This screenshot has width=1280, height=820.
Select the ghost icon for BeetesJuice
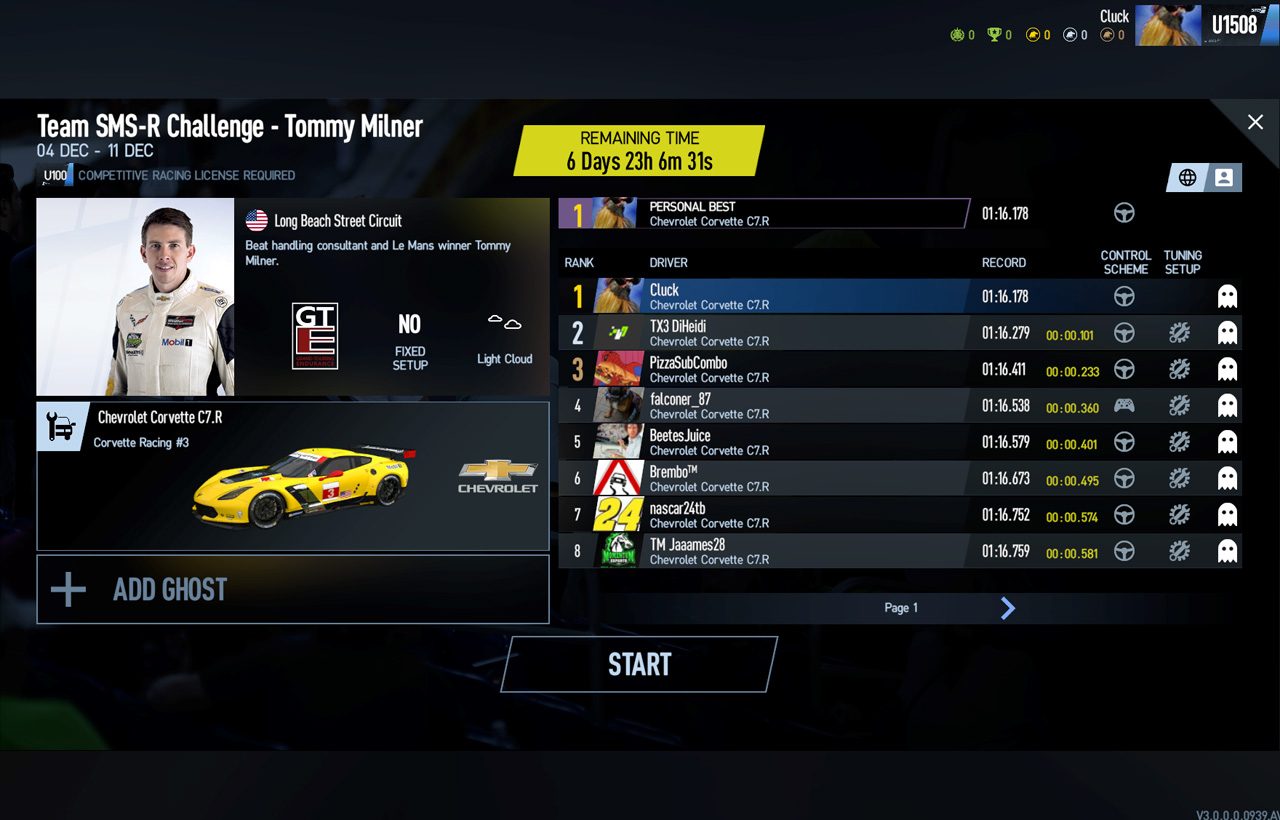click(x=1227, y=442)
